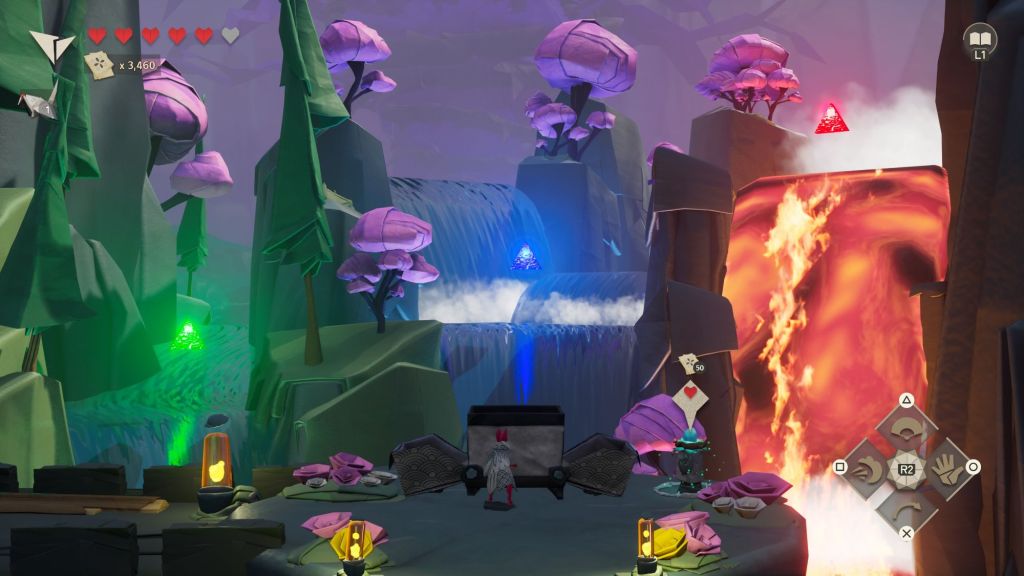1024x576 pixels.
Task: Select the folding fan ability
Action: tap(906, 431)
